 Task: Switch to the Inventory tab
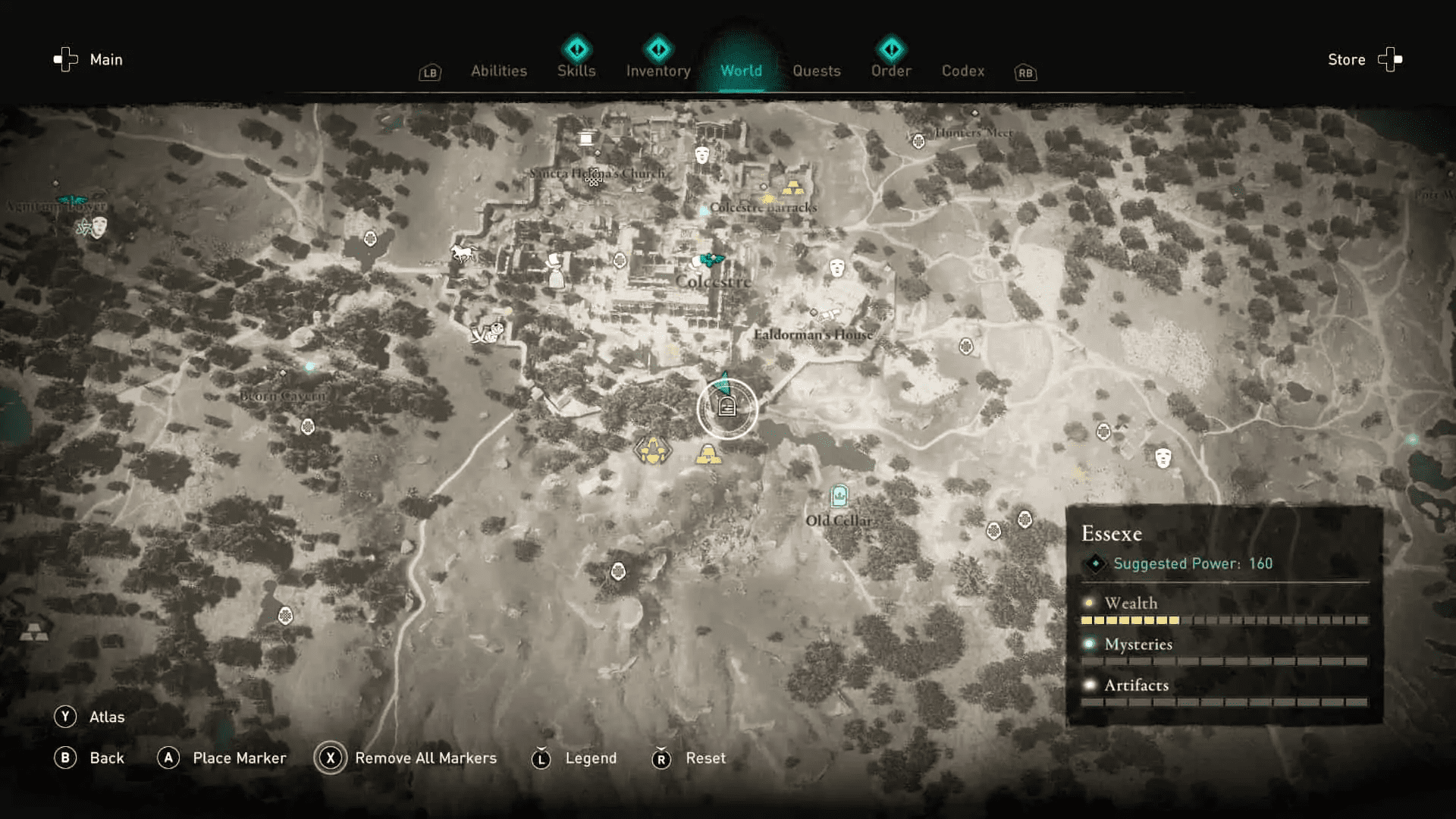tap(657, 71)
